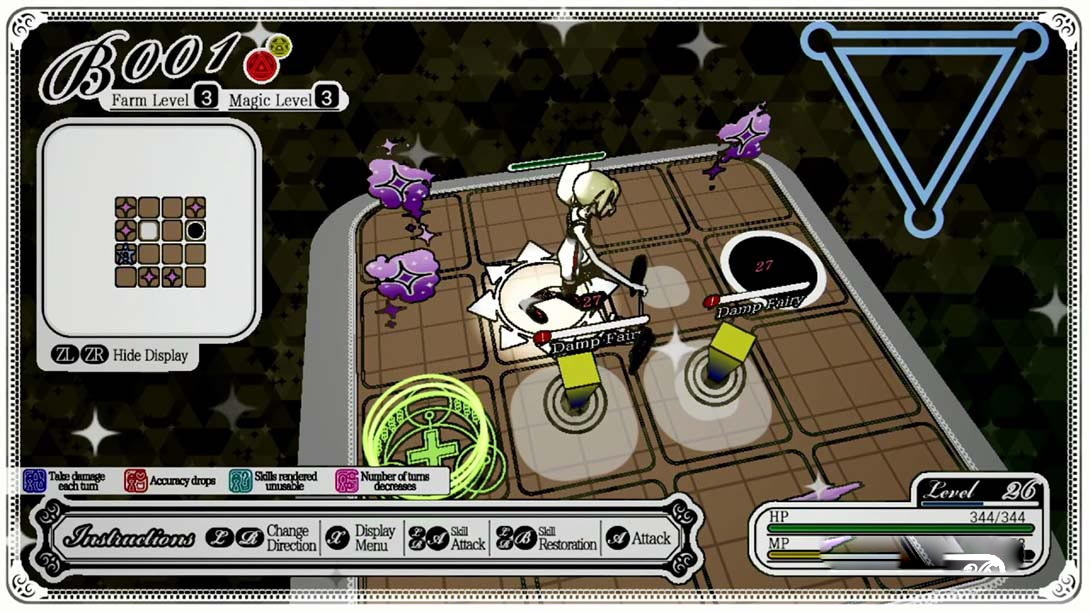Click the black circle marker on the minimap
Screen dimensions: 1090x613
click(x=196, y=230)
